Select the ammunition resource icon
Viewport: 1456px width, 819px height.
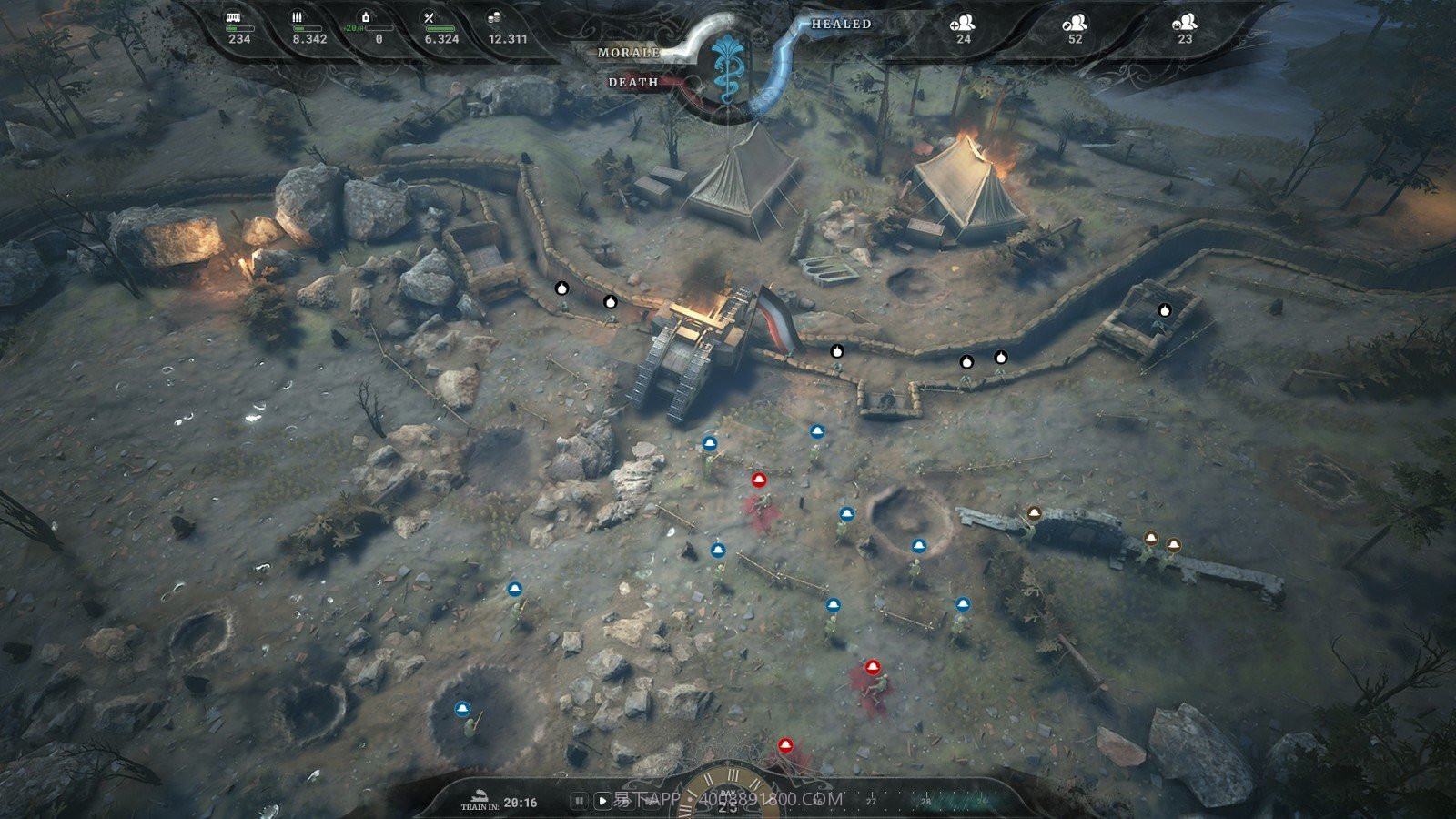pyautogui.click(x=297, y=18)
